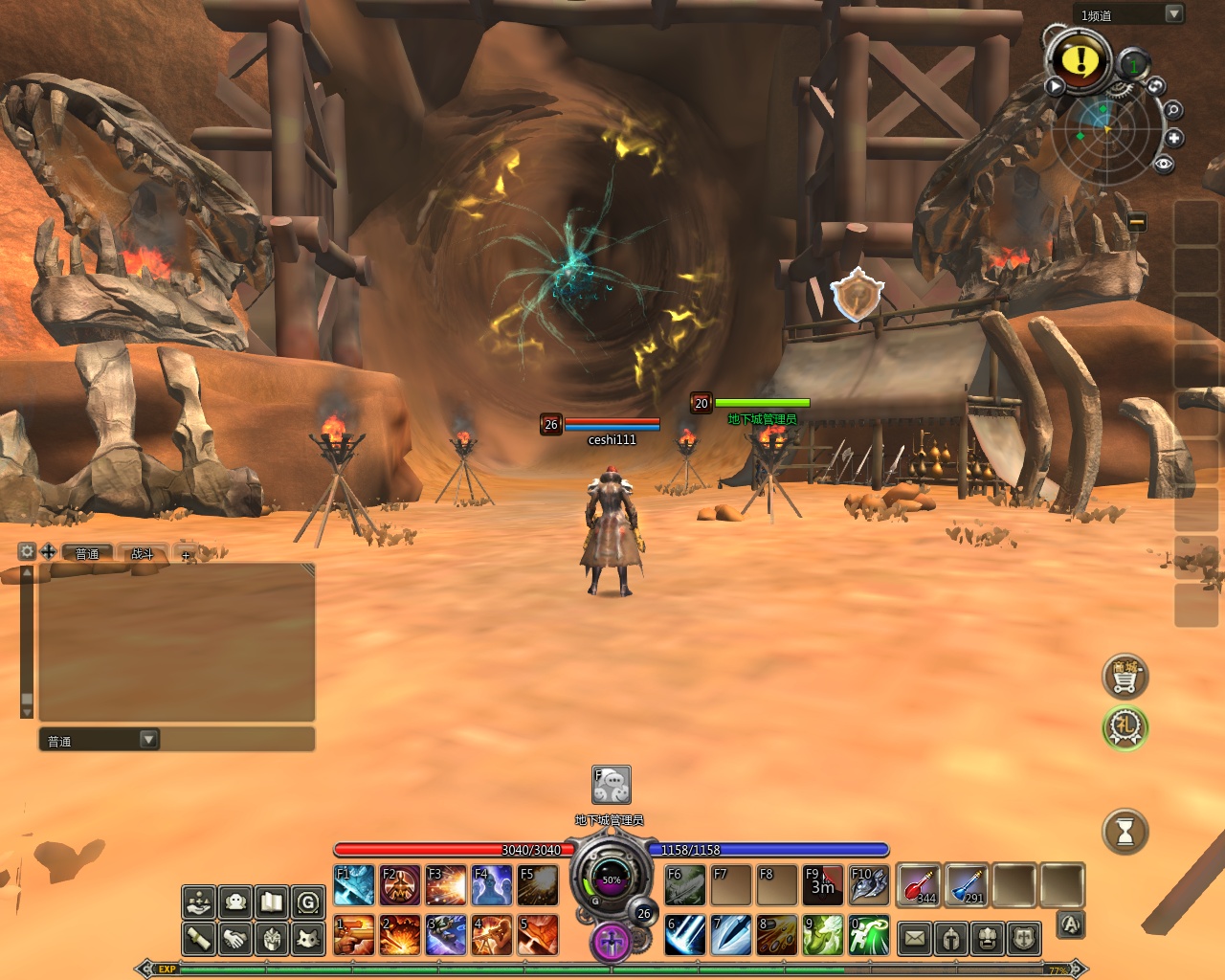The width and height of the screenshot is (1225, 980).
Task: Click the yellow exclamation quest alert icon
Action: tap(1080, 60)
